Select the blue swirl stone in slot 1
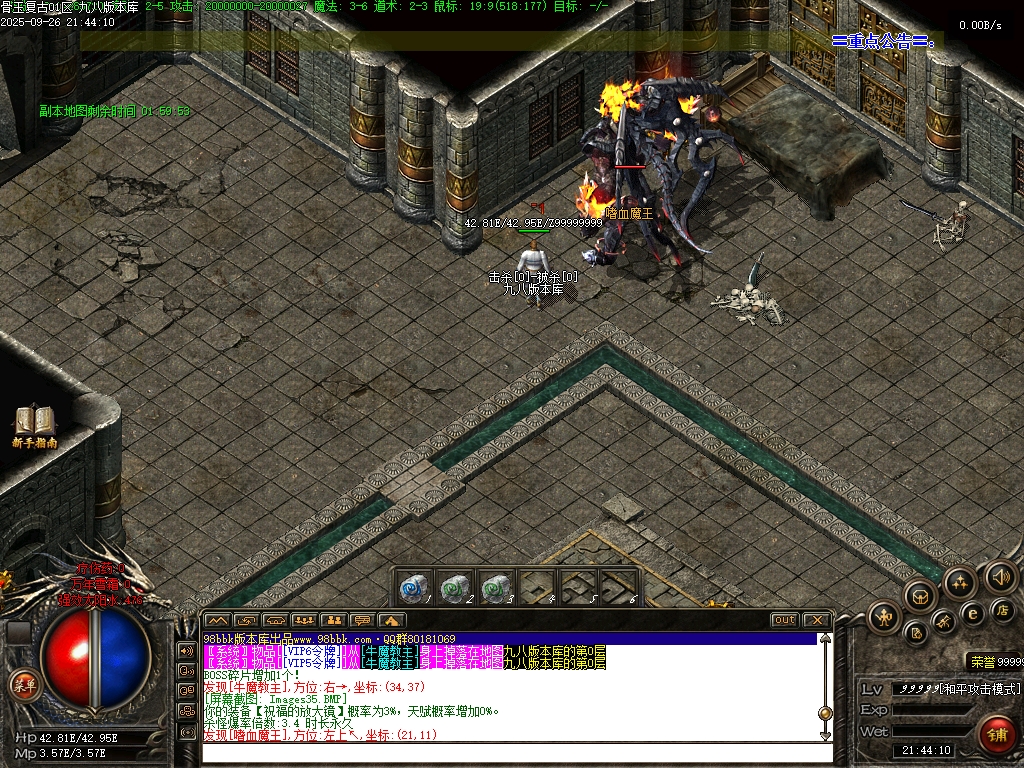Viewport: 1024px width, 768px height. pos(412,589)
